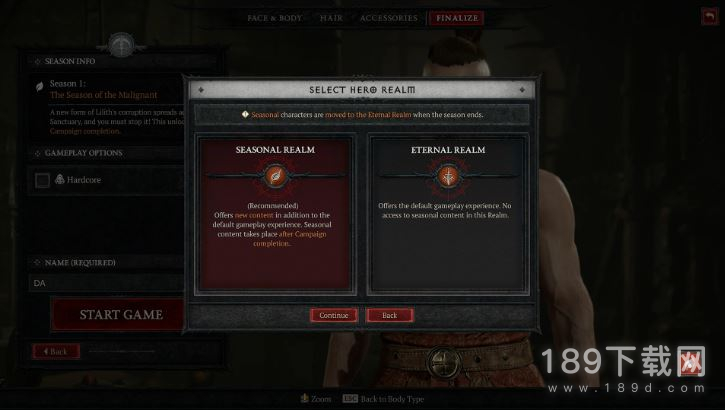
Task: Click the Back button in realm dialog
Action: coord(390,315)
